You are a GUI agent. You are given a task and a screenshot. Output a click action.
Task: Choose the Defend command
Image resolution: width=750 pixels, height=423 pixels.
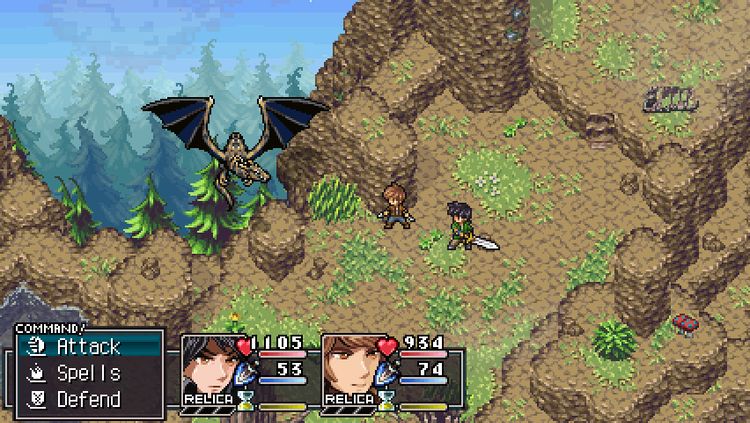point(88,399)
